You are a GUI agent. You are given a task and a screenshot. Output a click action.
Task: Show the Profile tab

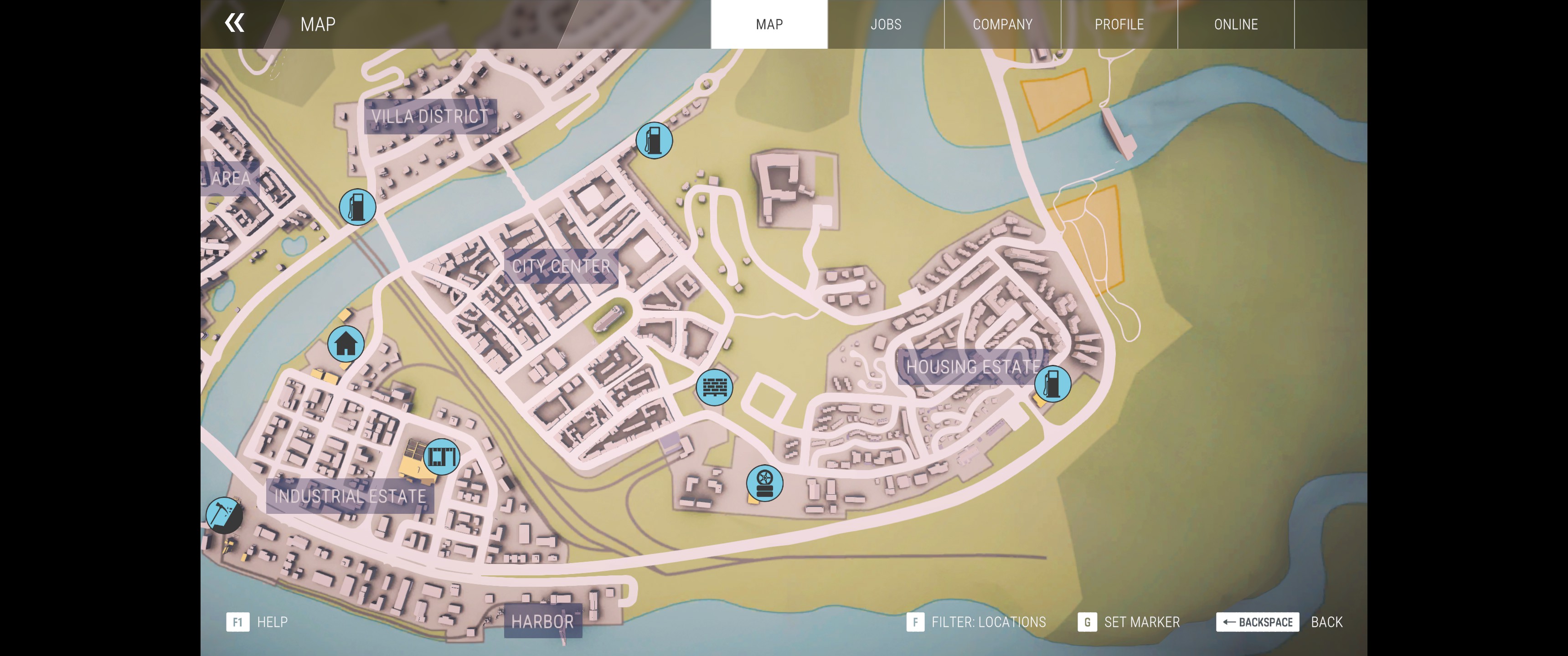click(1119, 24)
